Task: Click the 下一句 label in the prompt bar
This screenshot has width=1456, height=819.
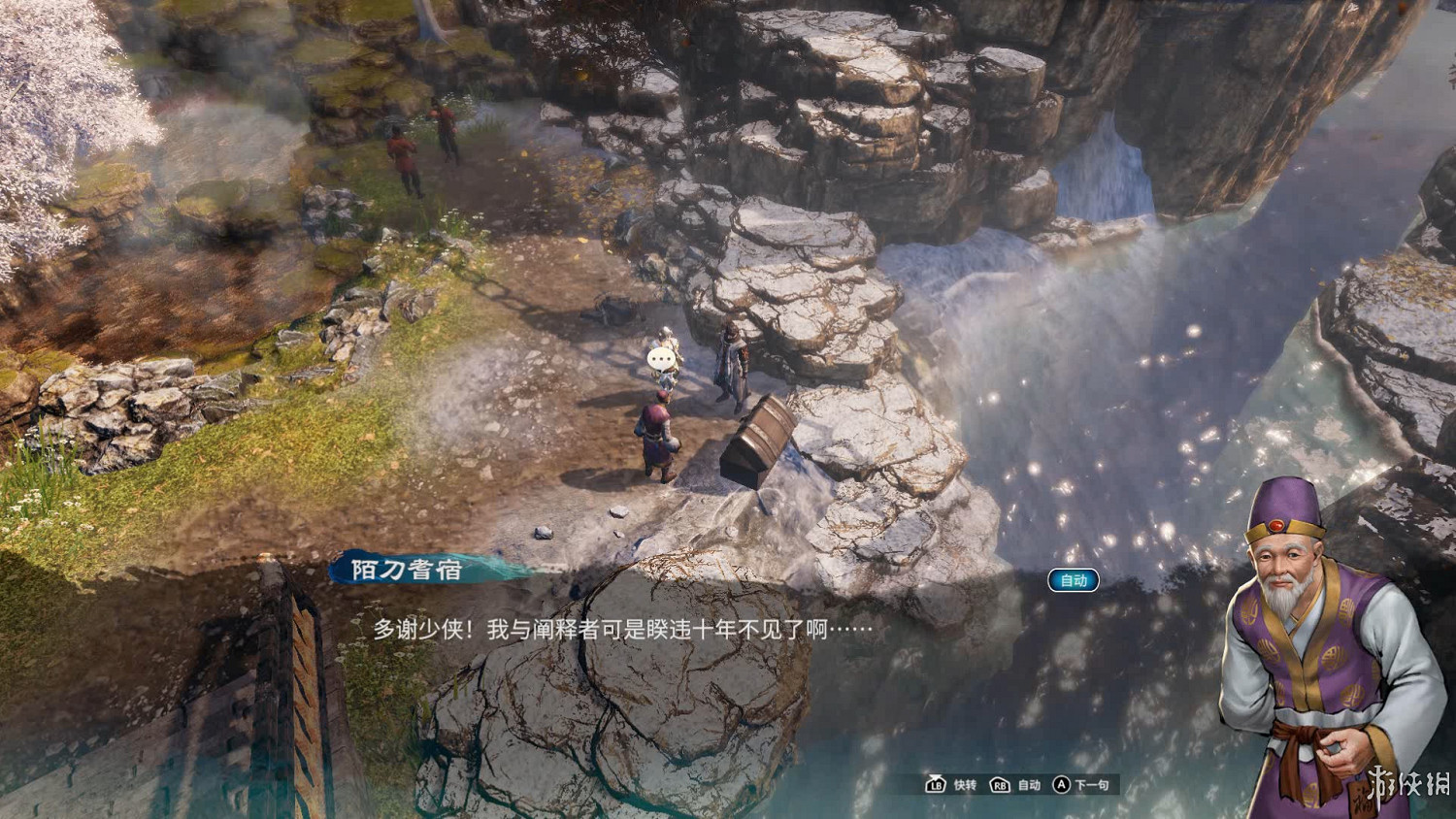Action: [1092, 786]
